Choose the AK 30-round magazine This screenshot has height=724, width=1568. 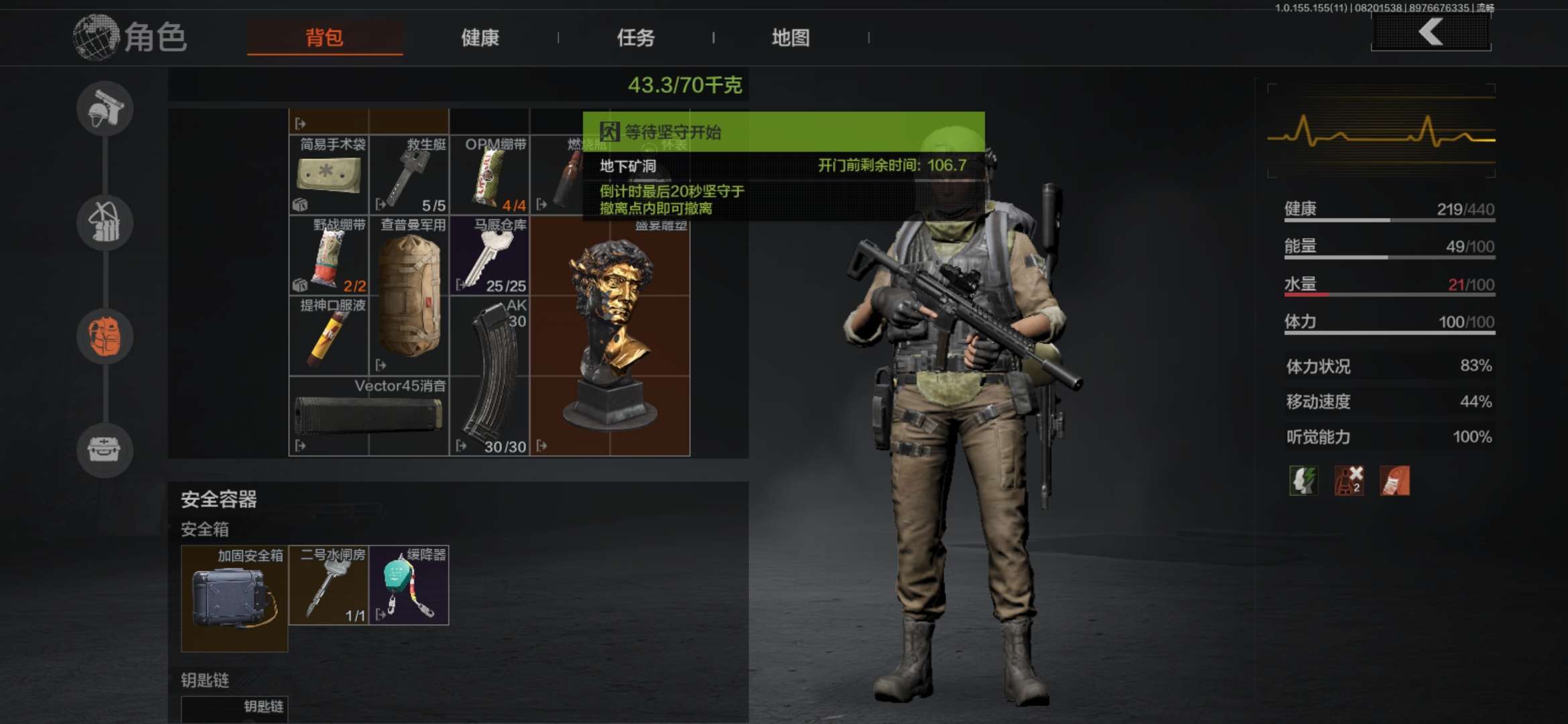tap(489, 376)
